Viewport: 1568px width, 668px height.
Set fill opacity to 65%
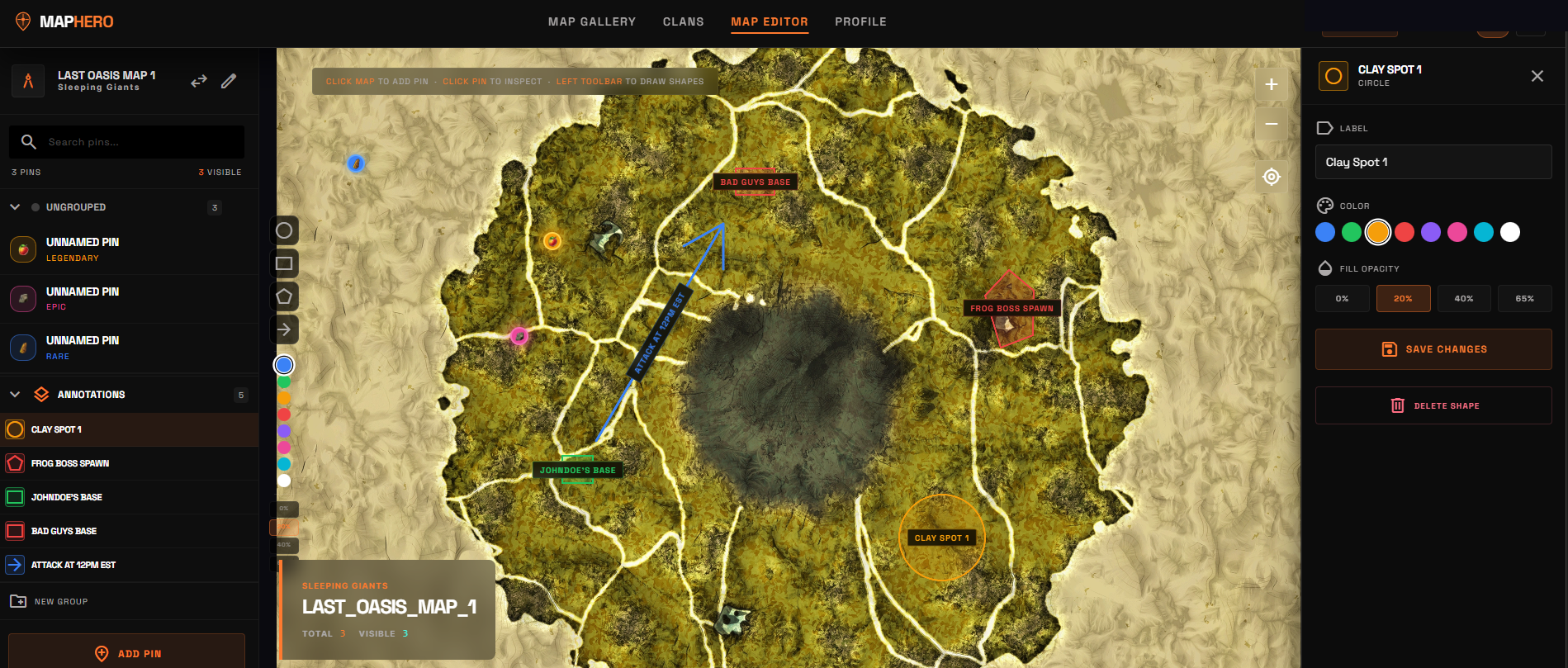(x=1524, y=298)
